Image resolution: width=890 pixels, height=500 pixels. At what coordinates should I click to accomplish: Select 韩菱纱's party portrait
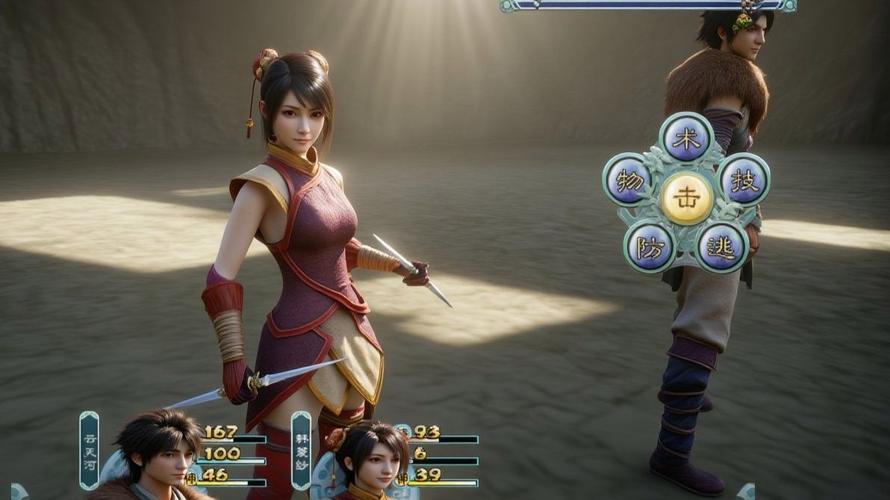[x=370, y=460]
